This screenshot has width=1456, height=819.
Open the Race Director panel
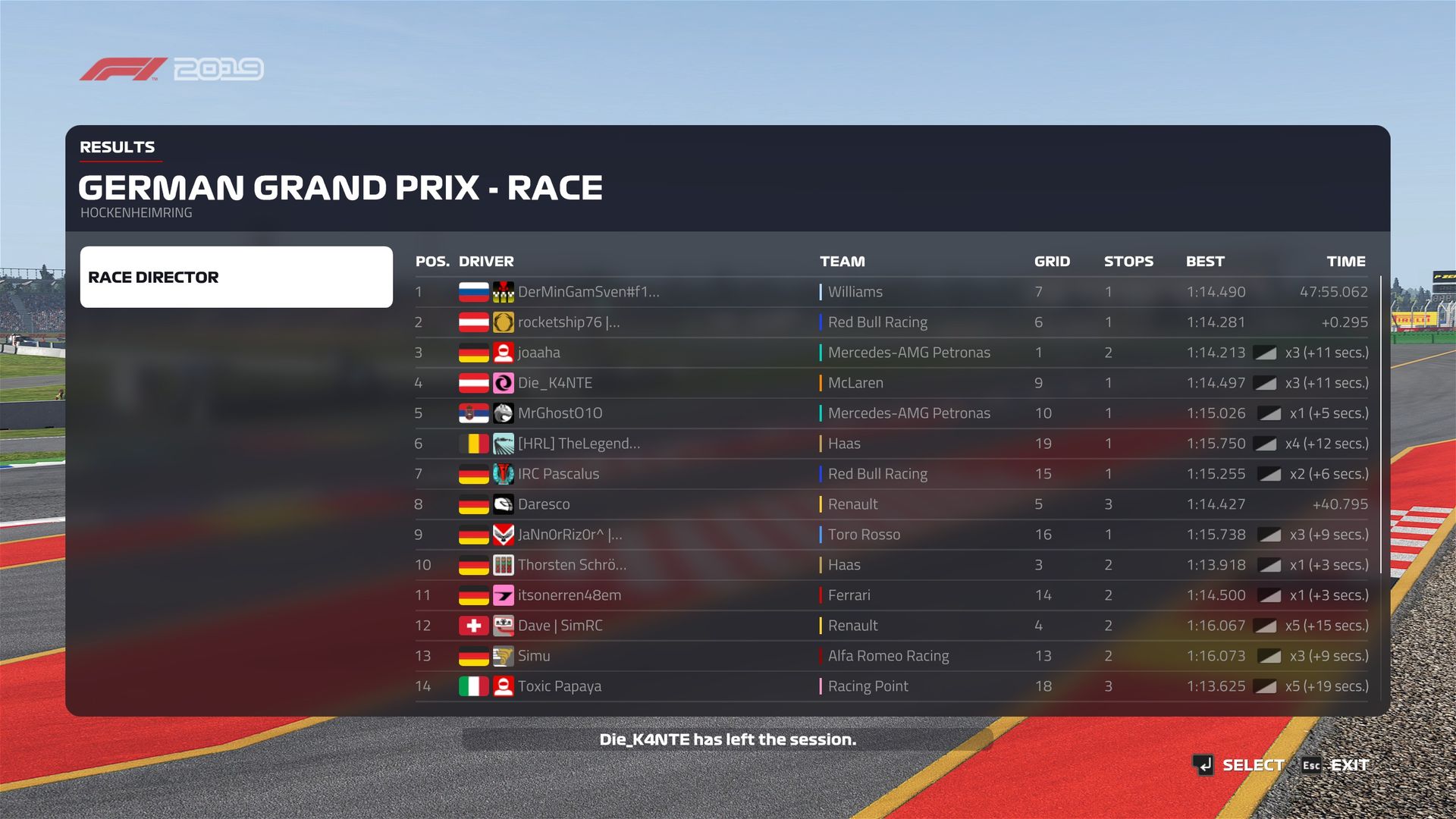pos(236,277)
